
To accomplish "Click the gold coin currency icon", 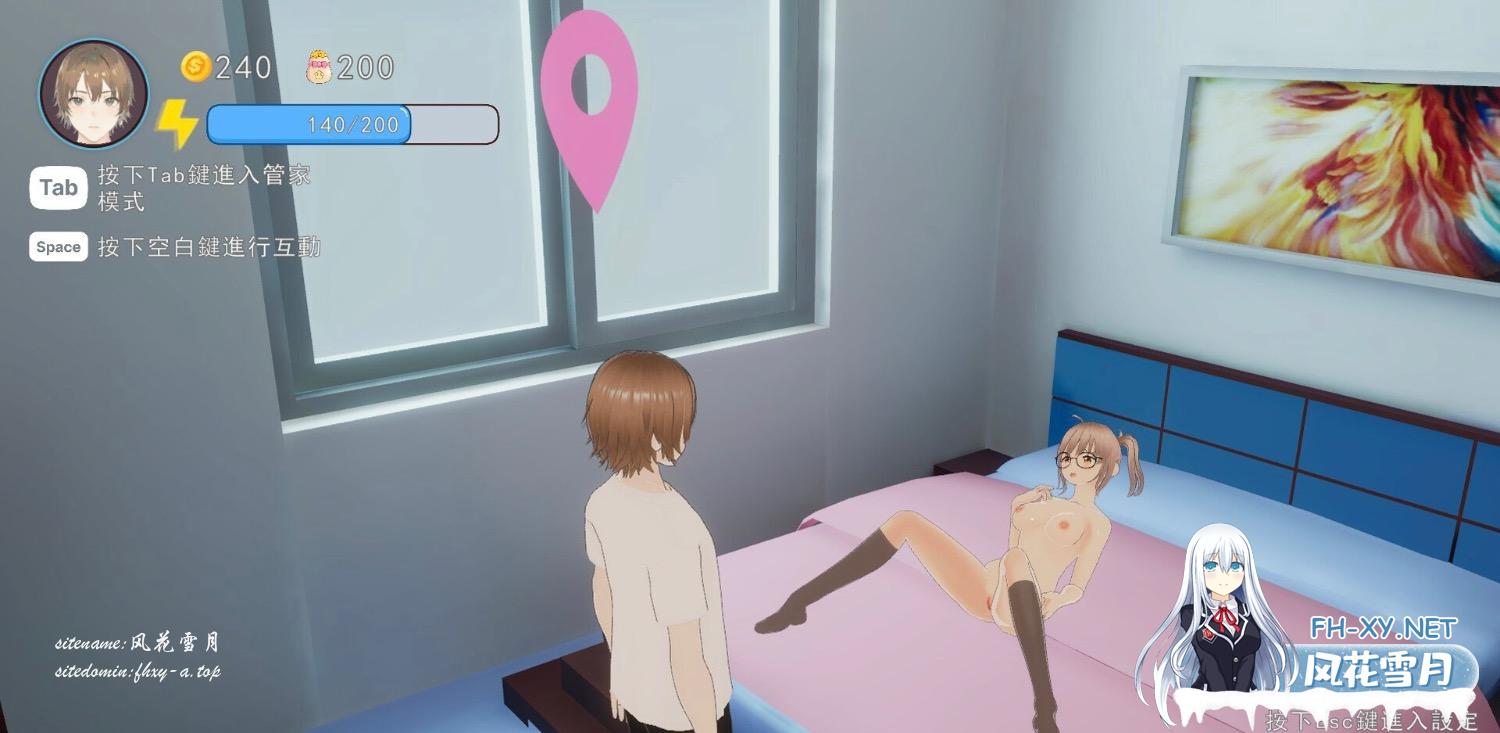I will 195,67.
